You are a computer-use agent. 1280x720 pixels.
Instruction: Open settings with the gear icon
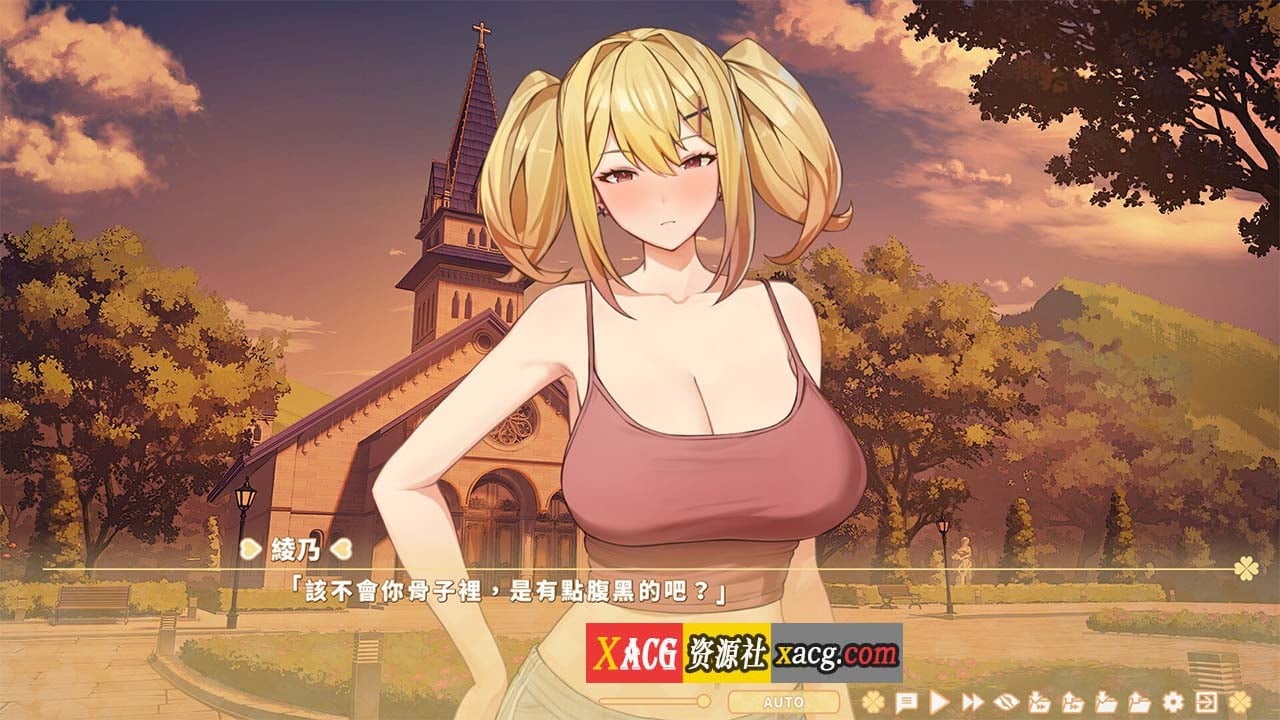[1173, 701]
